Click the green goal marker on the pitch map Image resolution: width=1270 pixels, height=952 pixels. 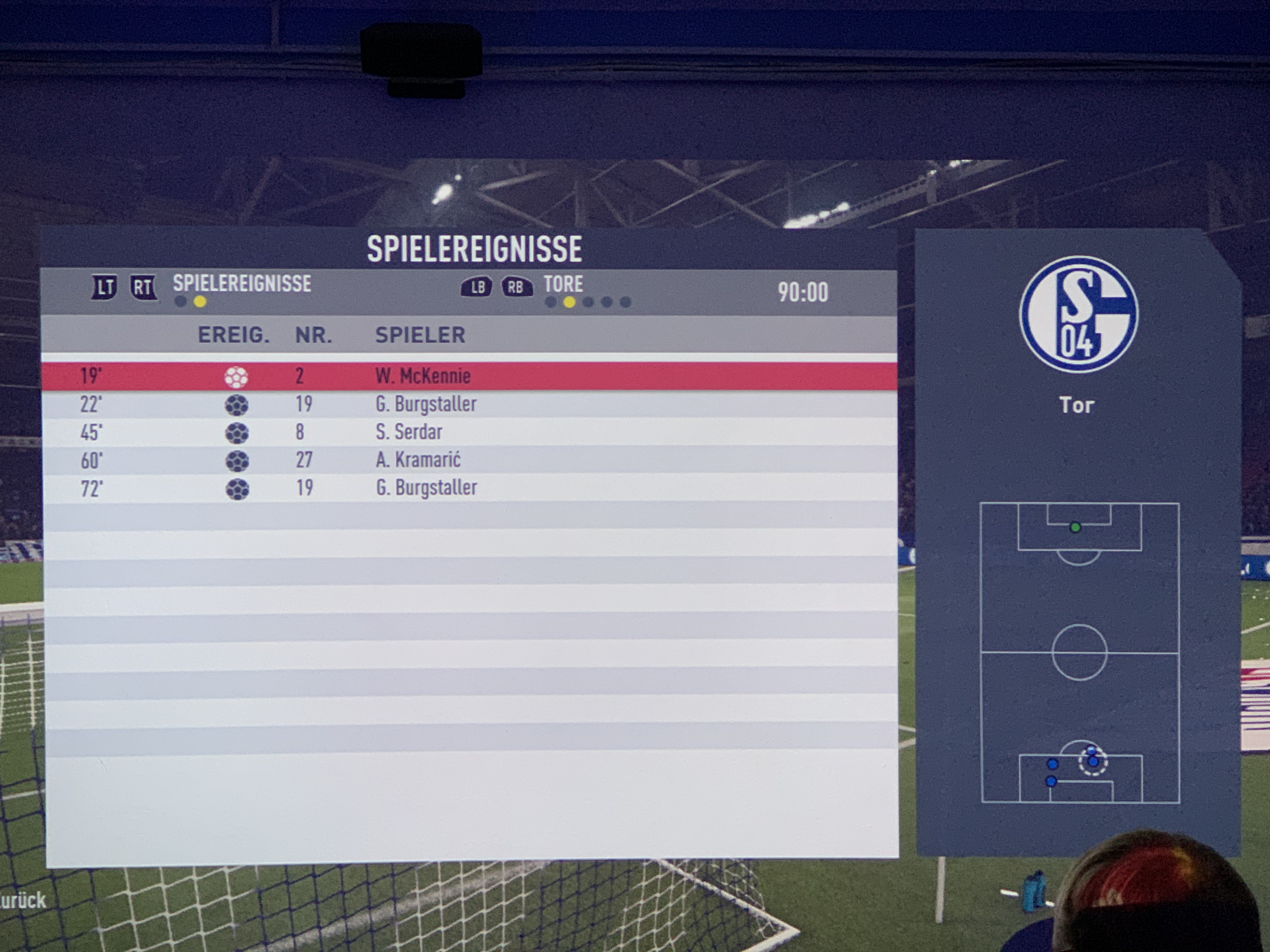1075,527
